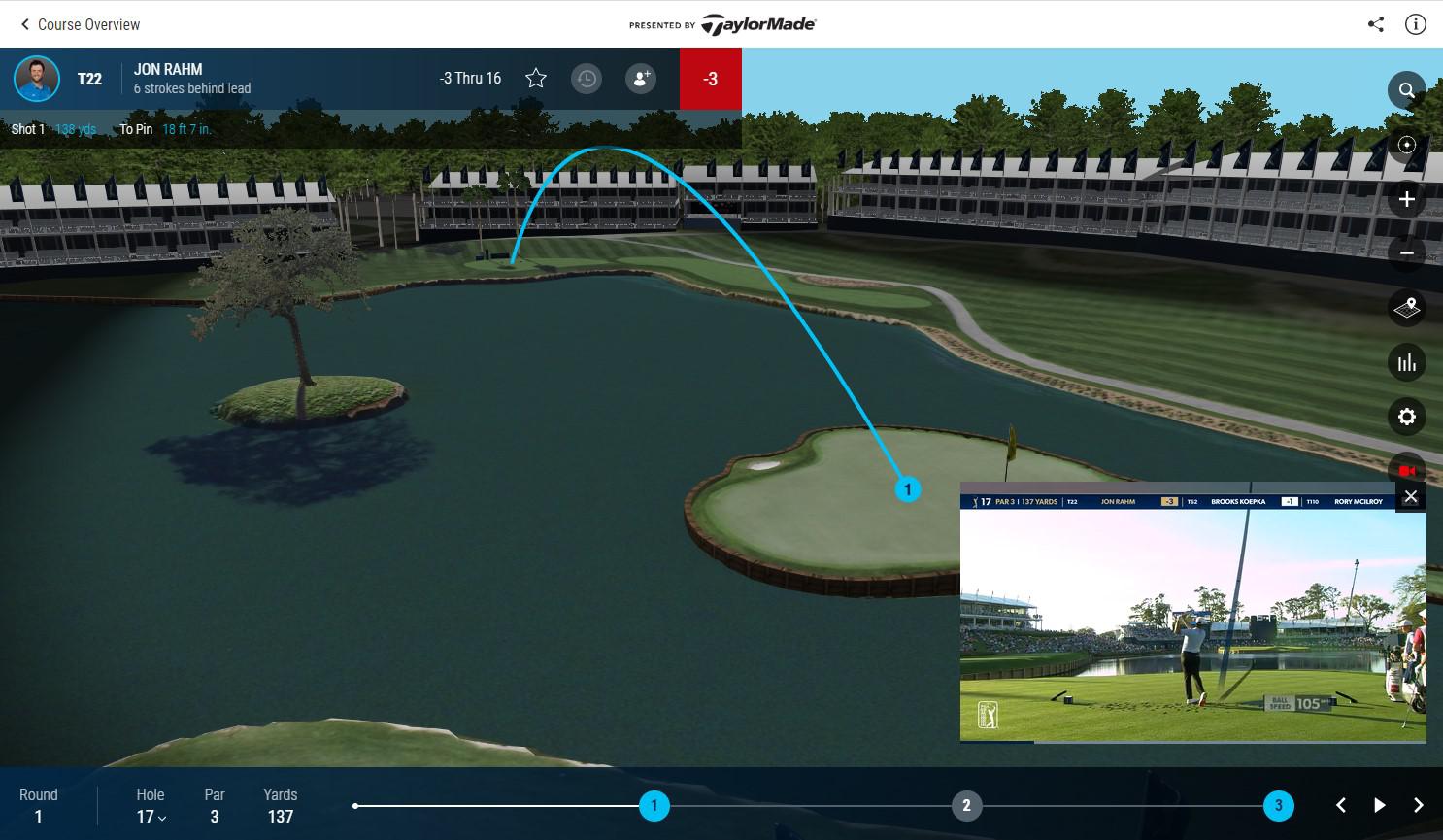Open the share options
The image size is (1443, 840).
pyautogui.click(x=1375, y=23)
